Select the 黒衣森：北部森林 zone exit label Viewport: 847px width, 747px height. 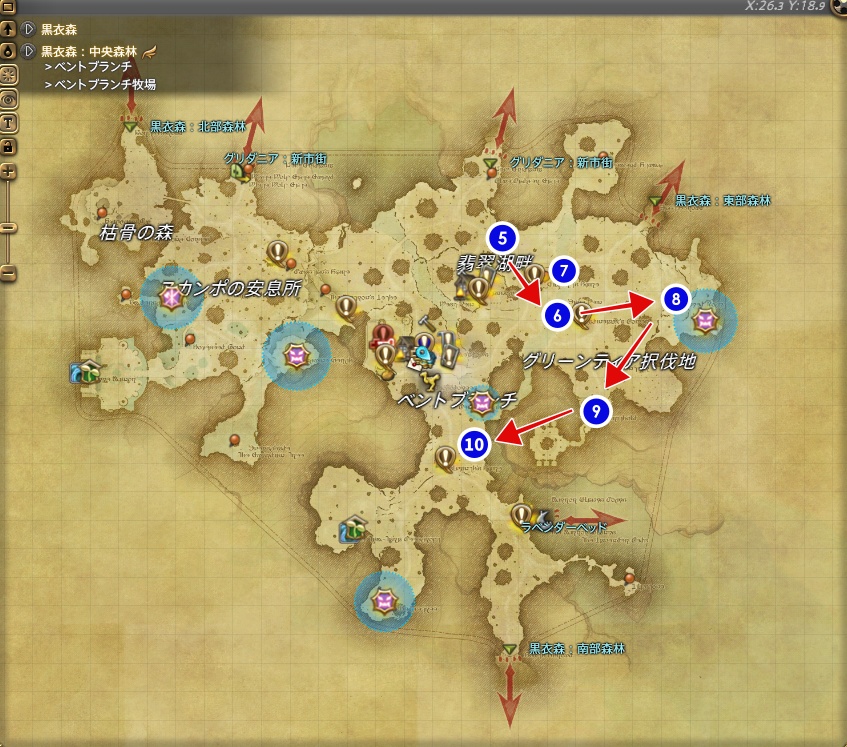[190, 127]
